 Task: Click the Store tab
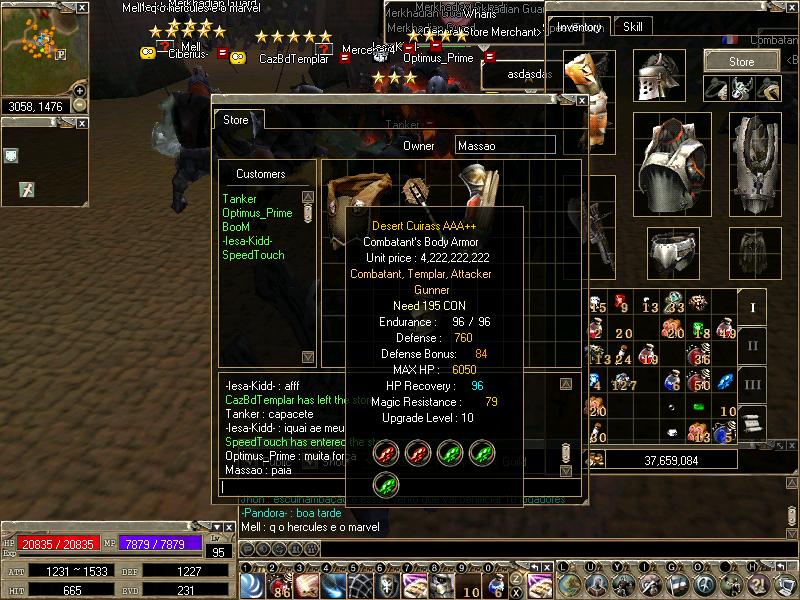236,120
